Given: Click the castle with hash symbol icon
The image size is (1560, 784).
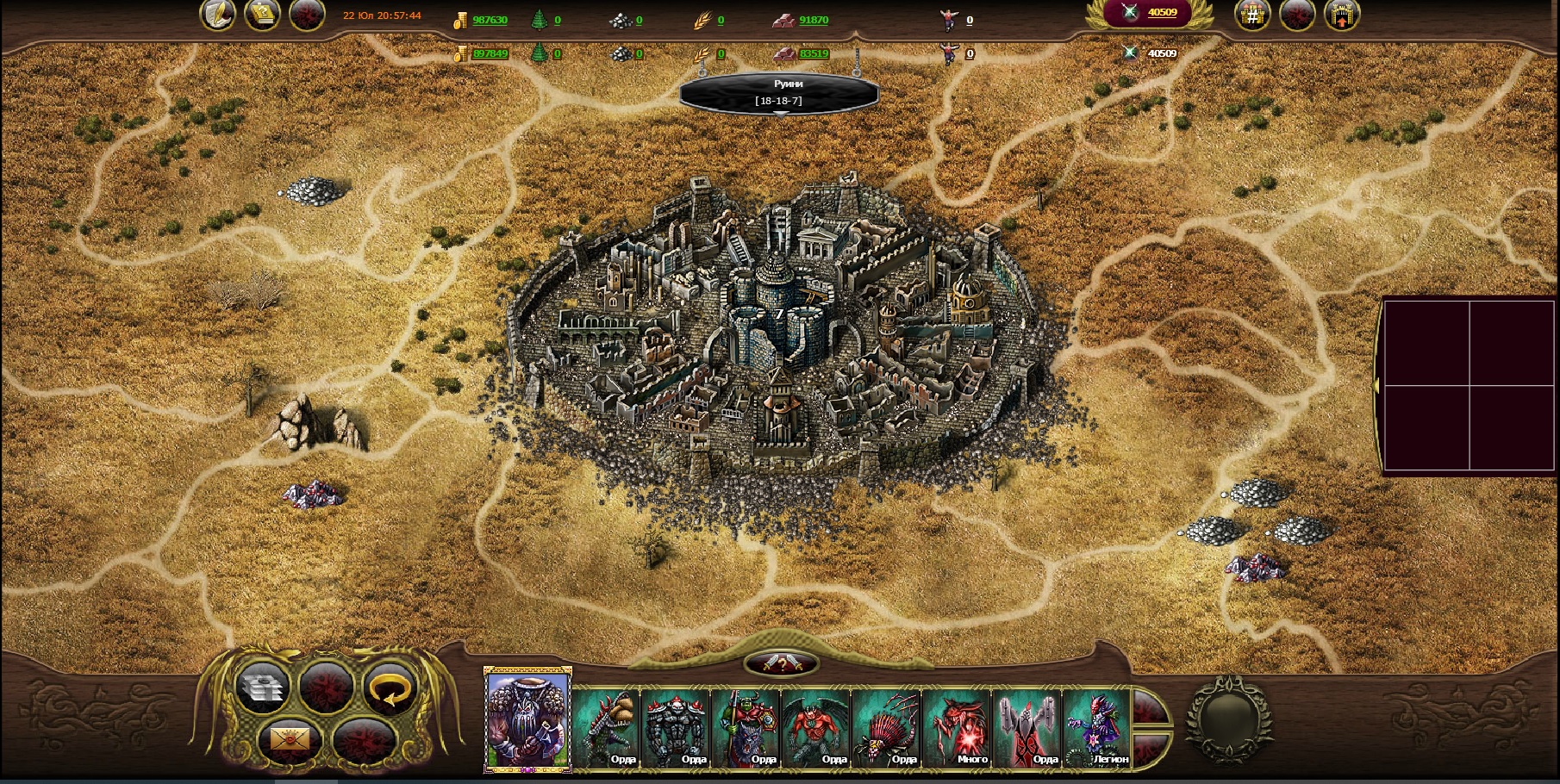Looking at the screenshot, I should pos(1252,15).
